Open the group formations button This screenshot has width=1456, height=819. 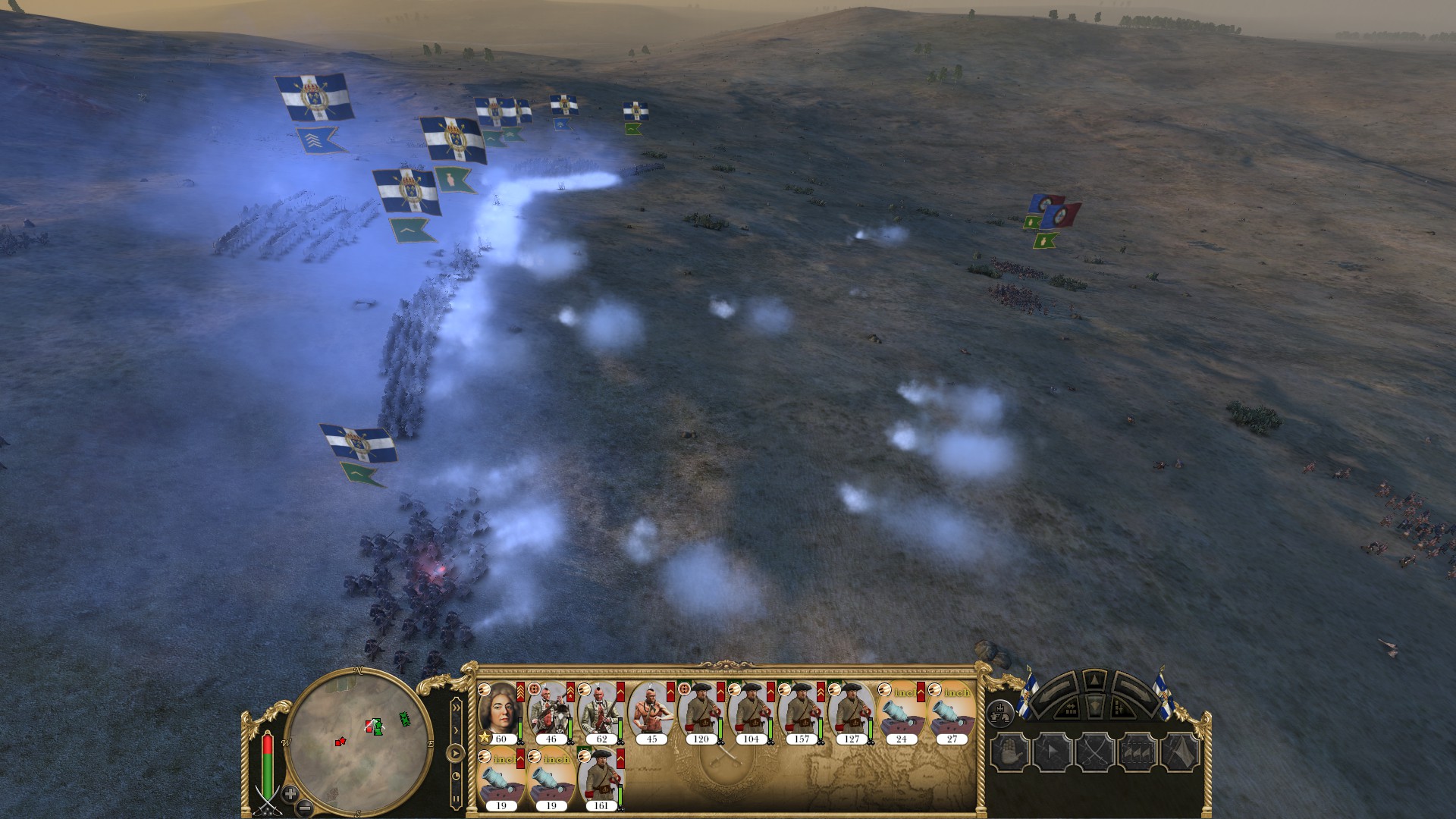(1000, 711)
